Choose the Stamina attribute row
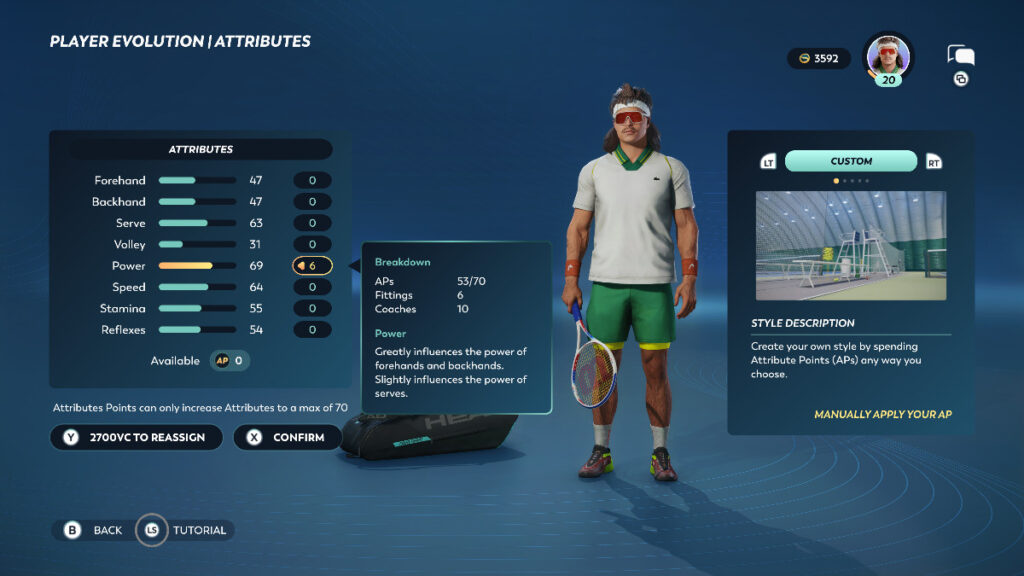This screenshot has height=576, width=1024. point(200,309)
